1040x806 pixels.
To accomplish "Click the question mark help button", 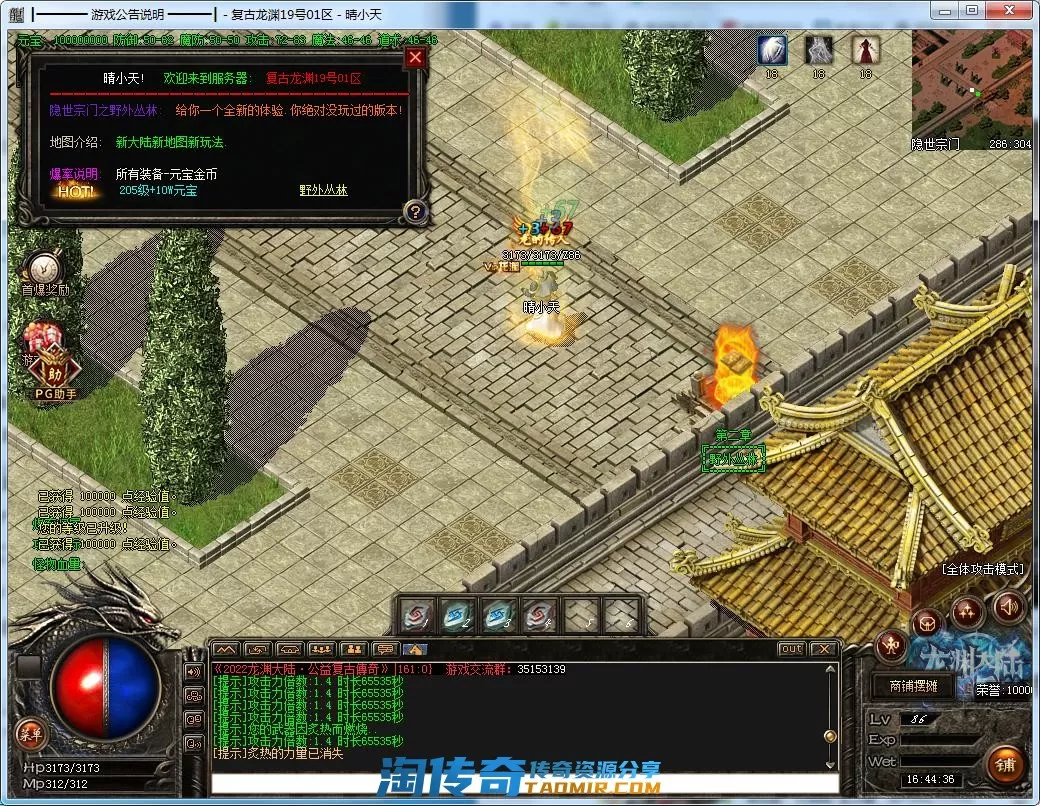I will coord(416,211).
